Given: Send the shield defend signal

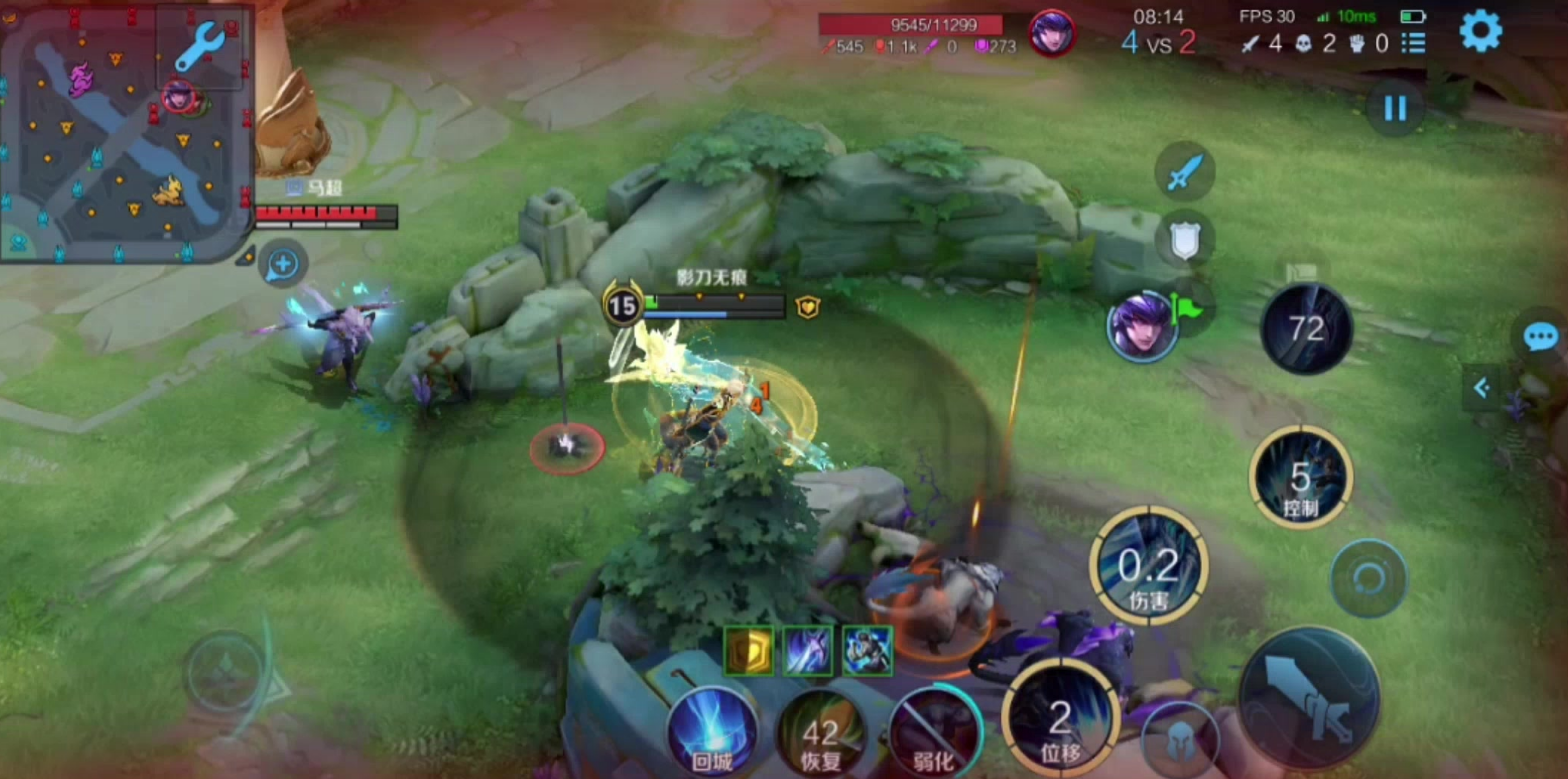Looking at the screenshot, I should click(x=1185, y=239).
